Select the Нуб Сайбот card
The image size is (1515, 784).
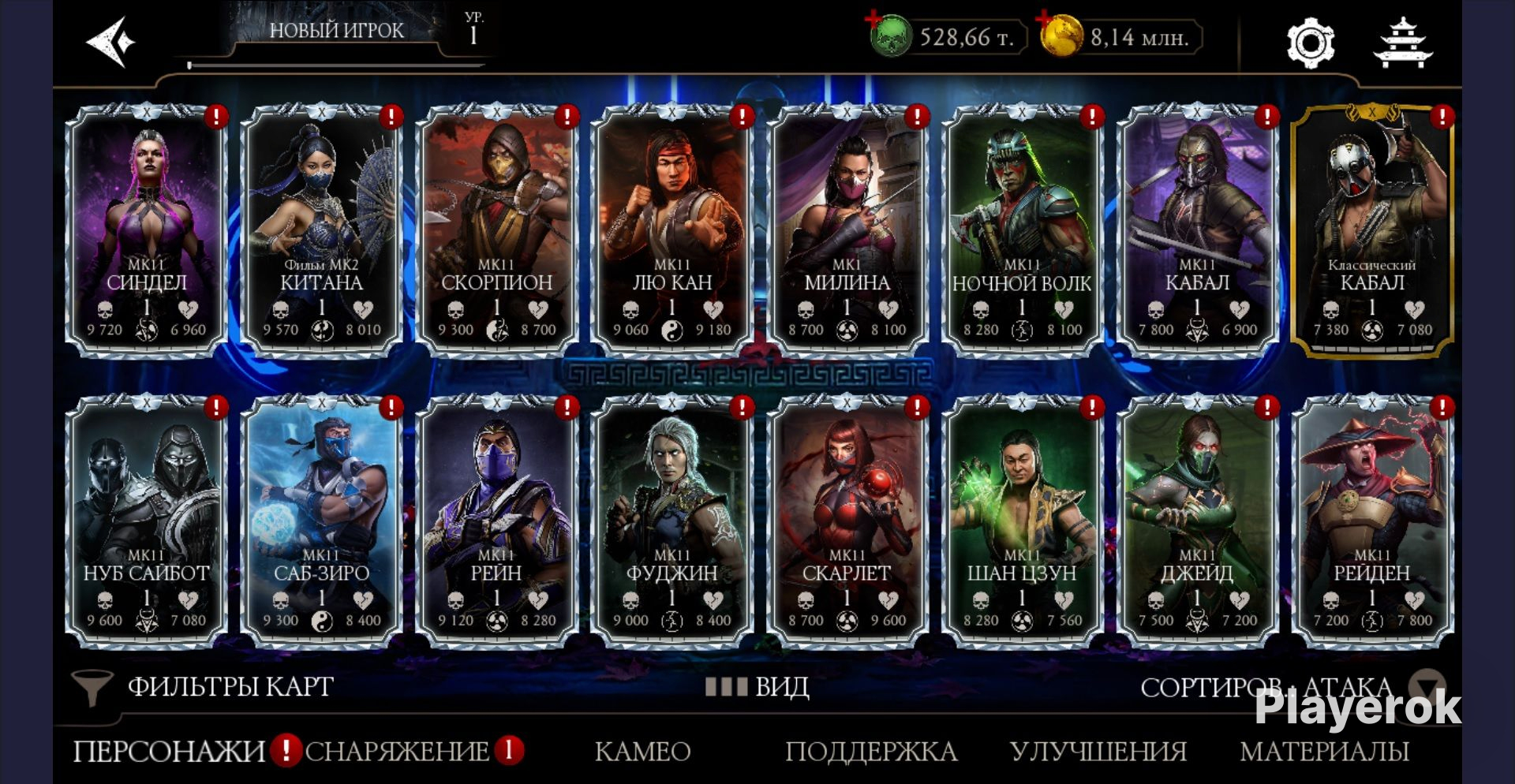pos(147,521)
